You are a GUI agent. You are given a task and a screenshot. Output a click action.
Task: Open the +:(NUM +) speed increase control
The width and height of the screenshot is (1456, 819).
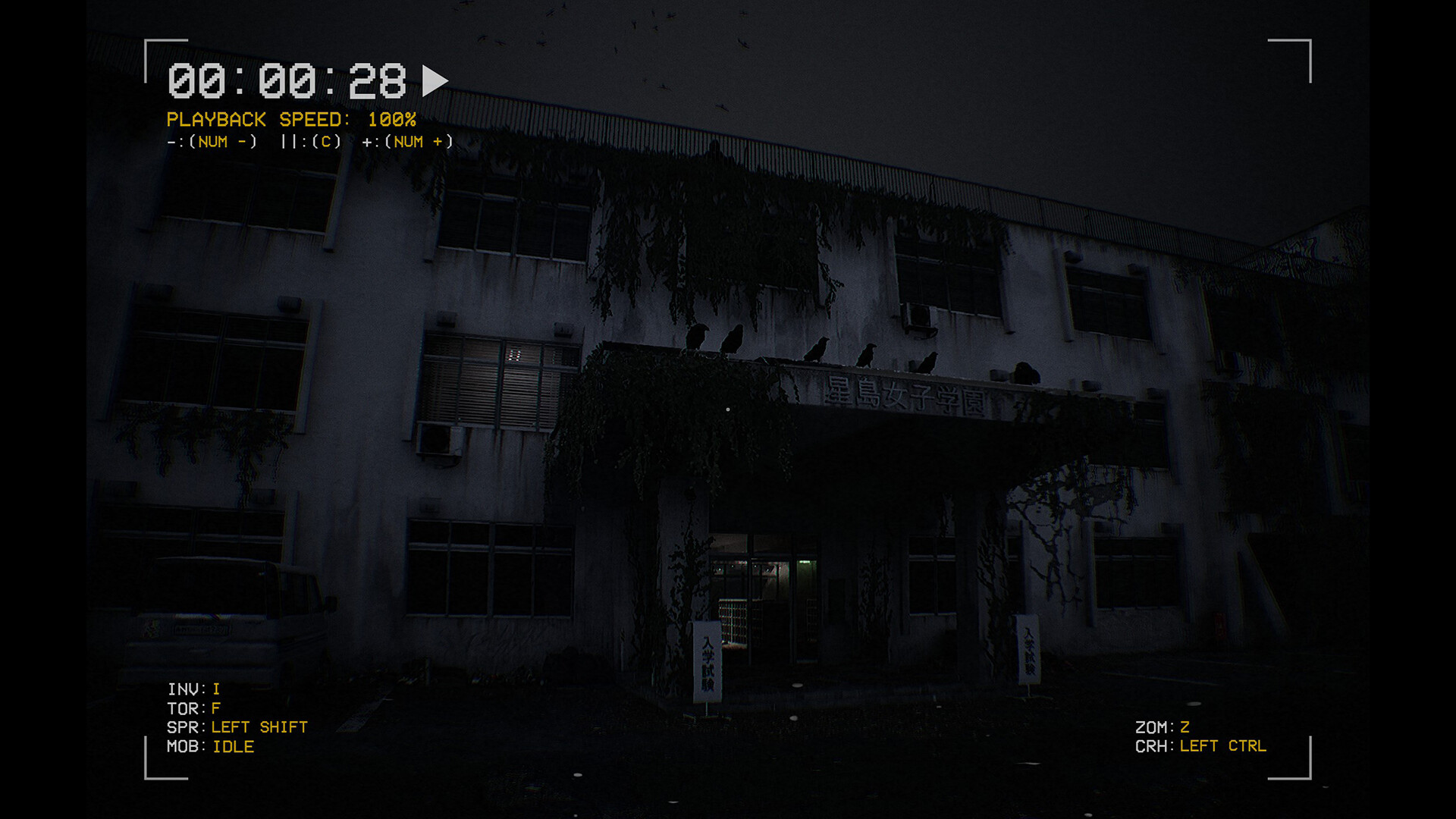[407, 141]
